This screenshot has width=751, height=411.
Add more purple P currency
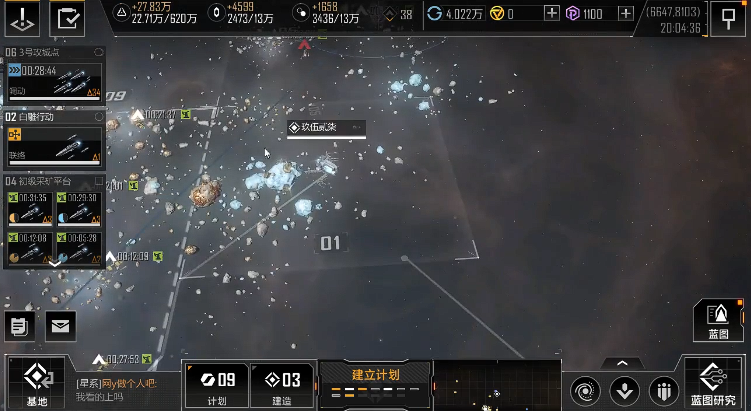626,14
